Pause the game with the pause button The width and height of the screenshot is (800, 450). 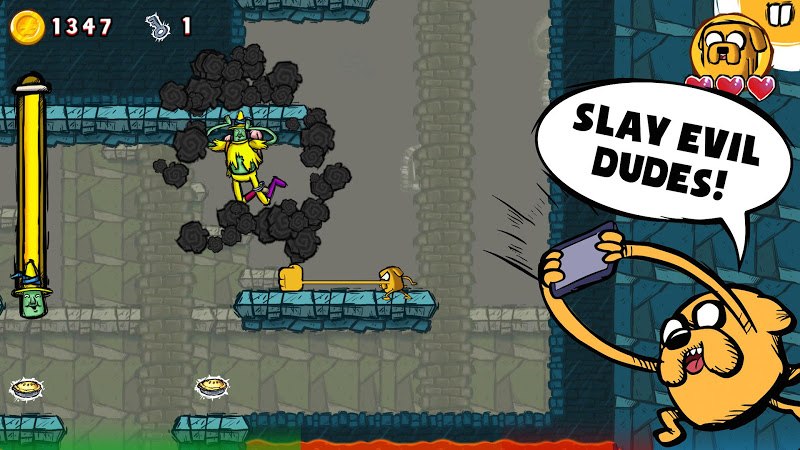(x=779, y=13)
